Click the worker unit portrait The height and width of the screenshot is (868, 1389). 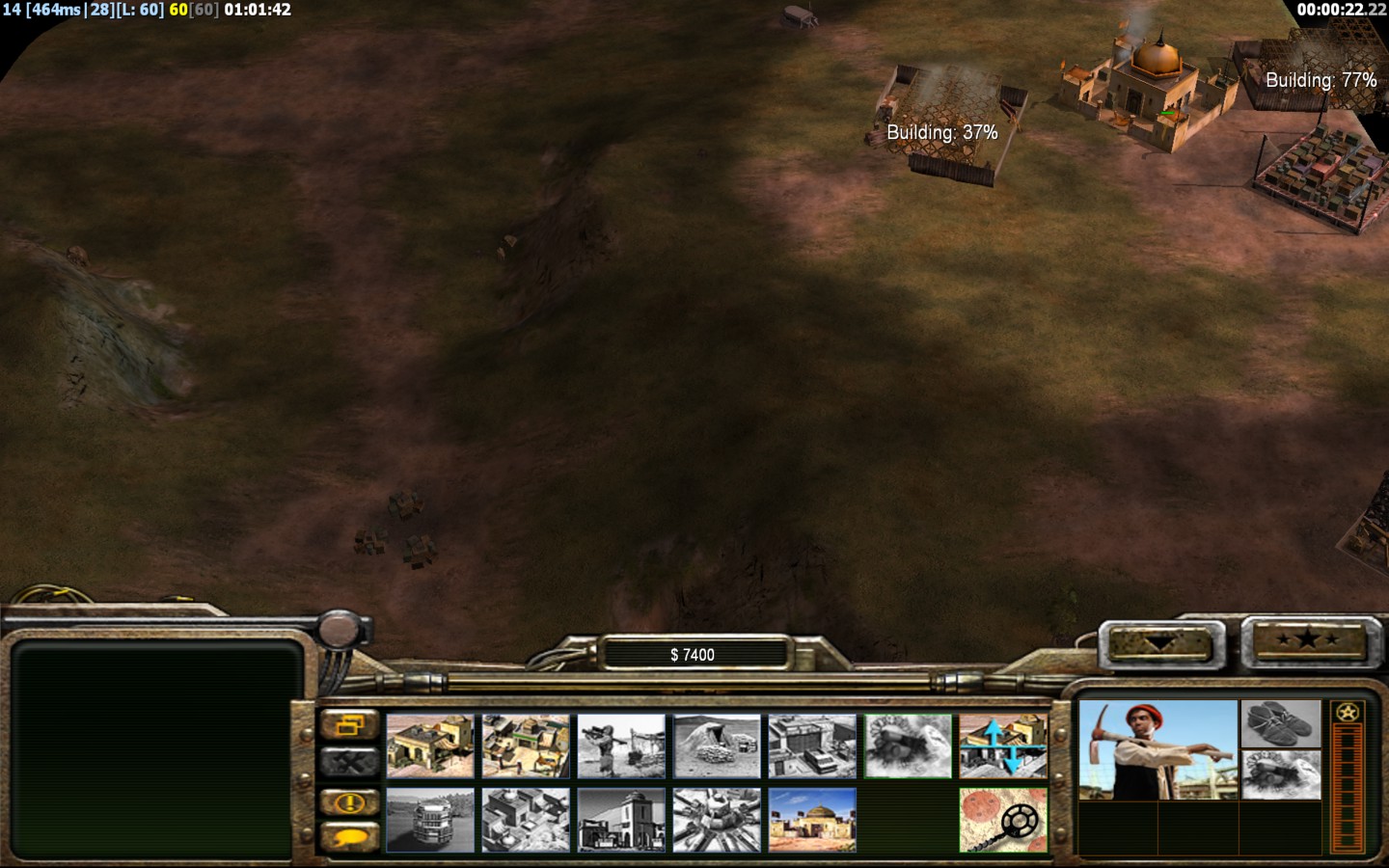coord(1157,750)
